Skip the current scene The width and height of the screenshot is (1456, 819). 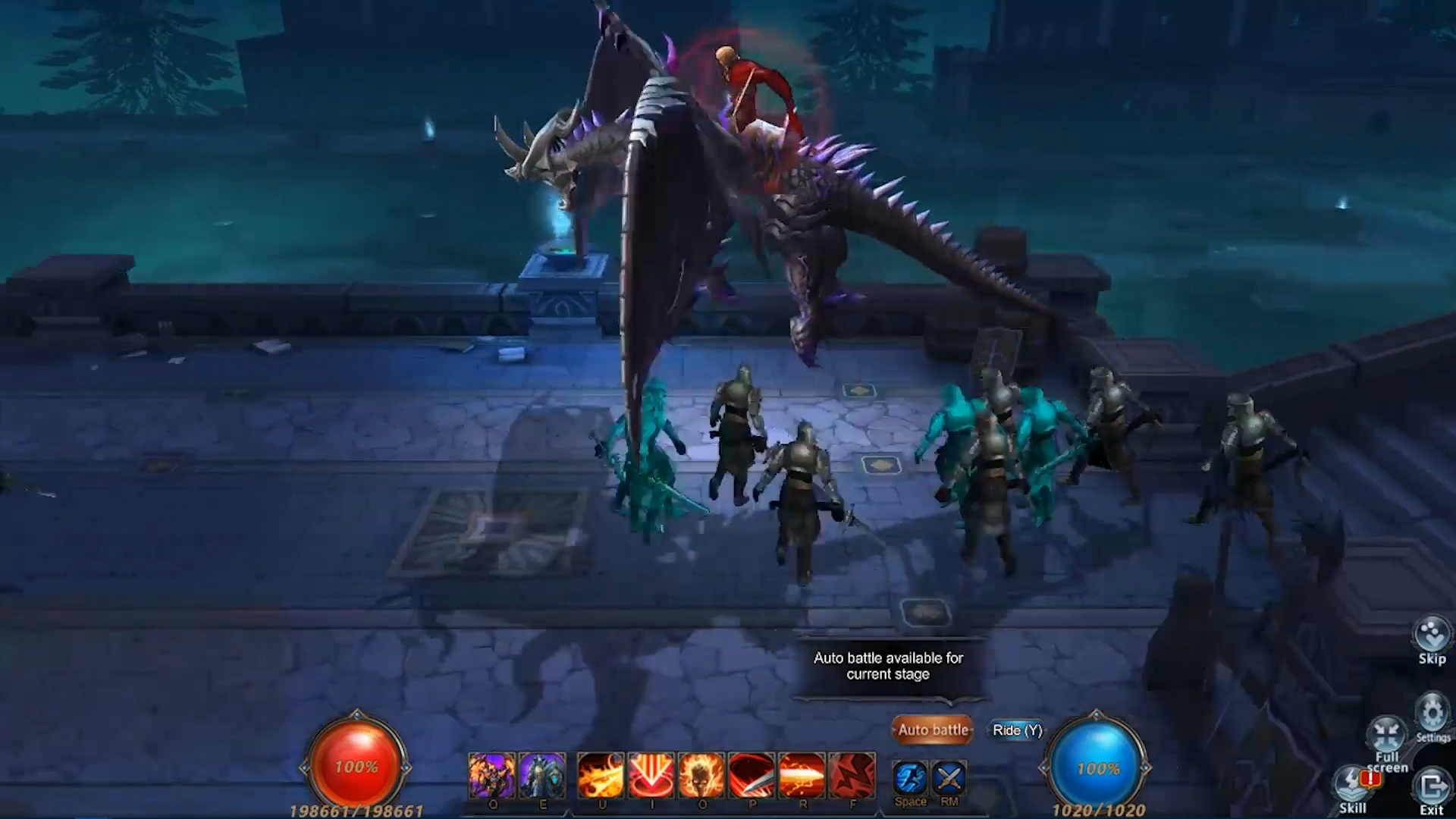tap(1432, 640)
